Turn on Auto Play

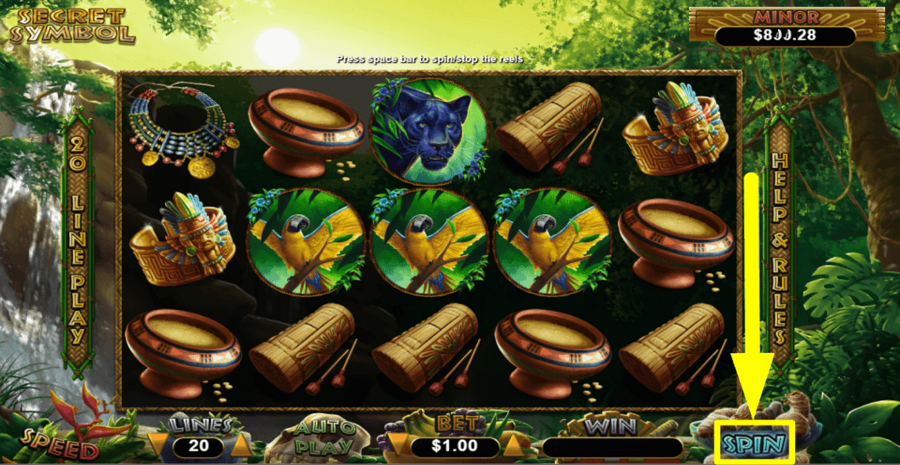[x=326, y=437]
